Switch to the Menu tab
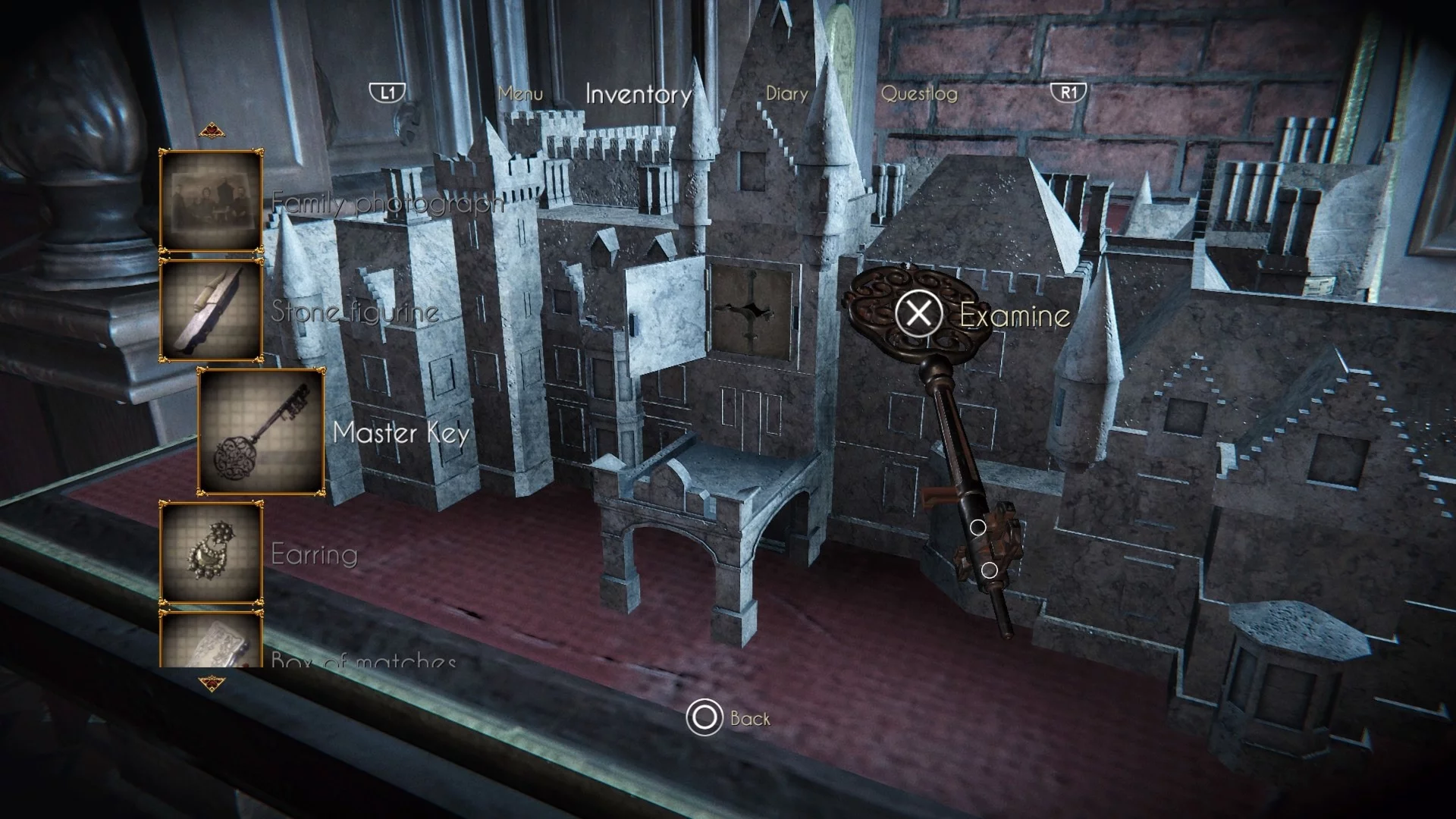This screenshot has width=1456, height=819. [x=520, y=94]
